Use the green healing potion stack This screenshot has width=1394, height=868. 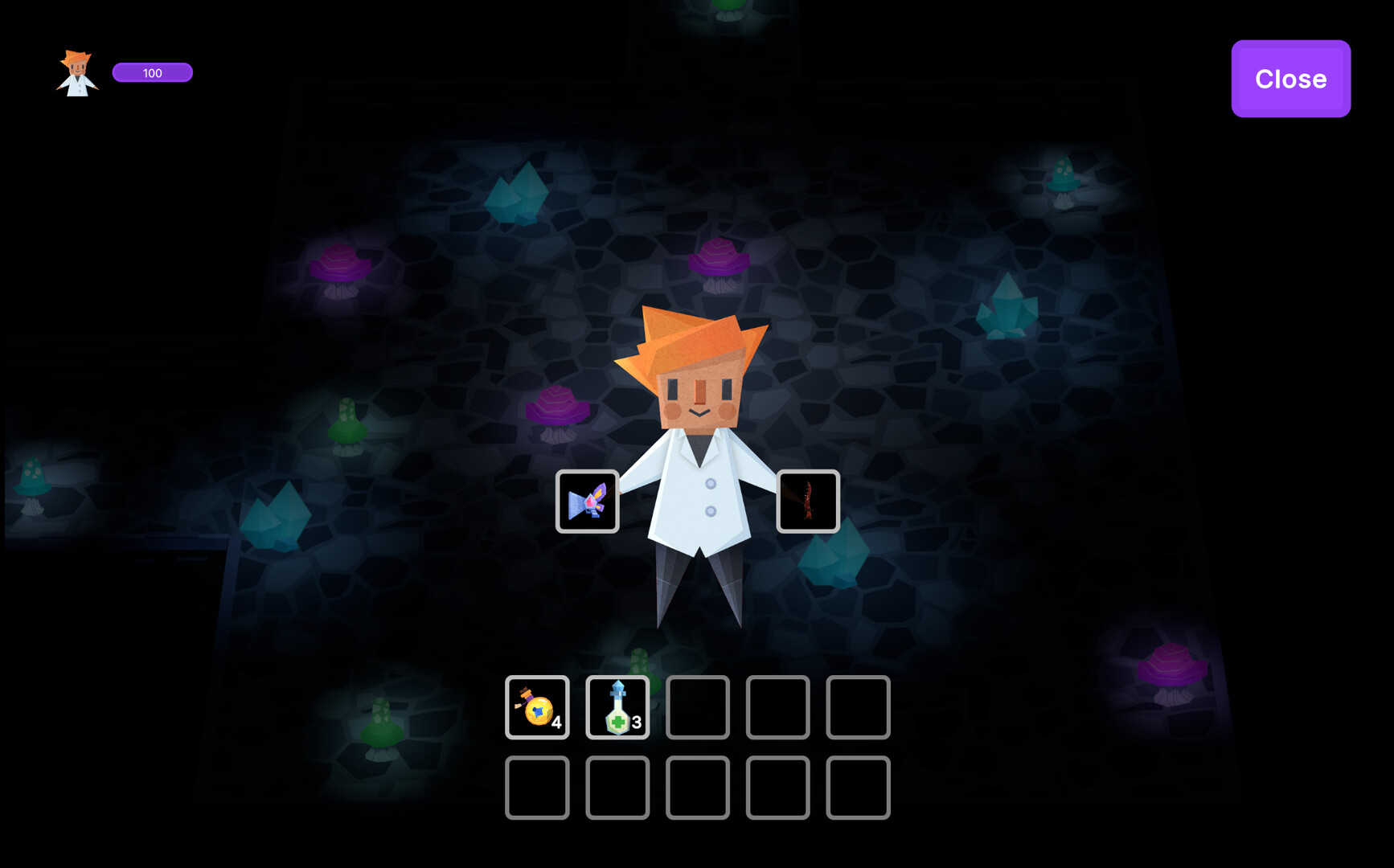(617, 707)
